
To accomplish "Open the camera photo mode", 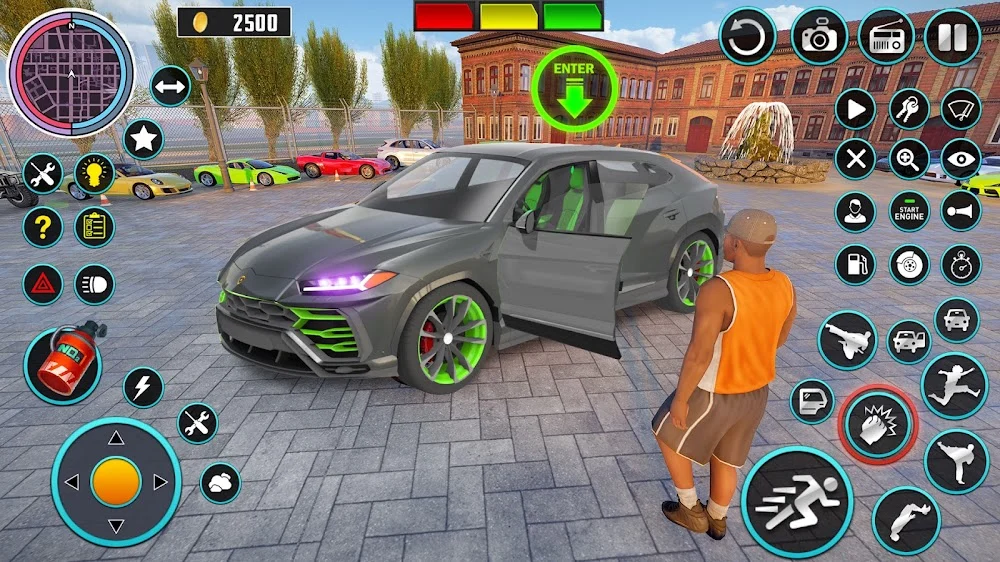I will (819, 37).
